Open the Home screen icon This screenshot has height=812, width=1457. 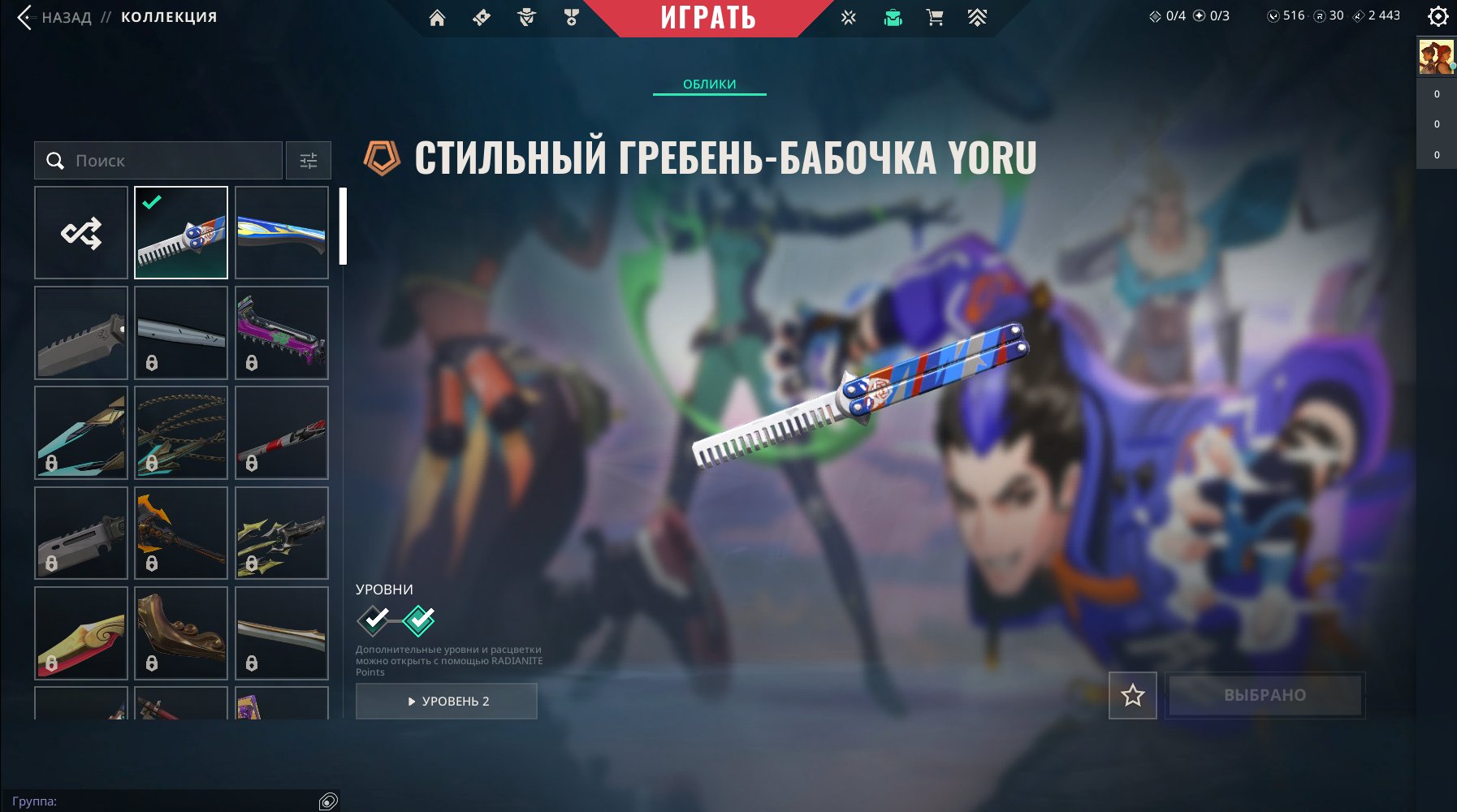click(x=437, y=17)
